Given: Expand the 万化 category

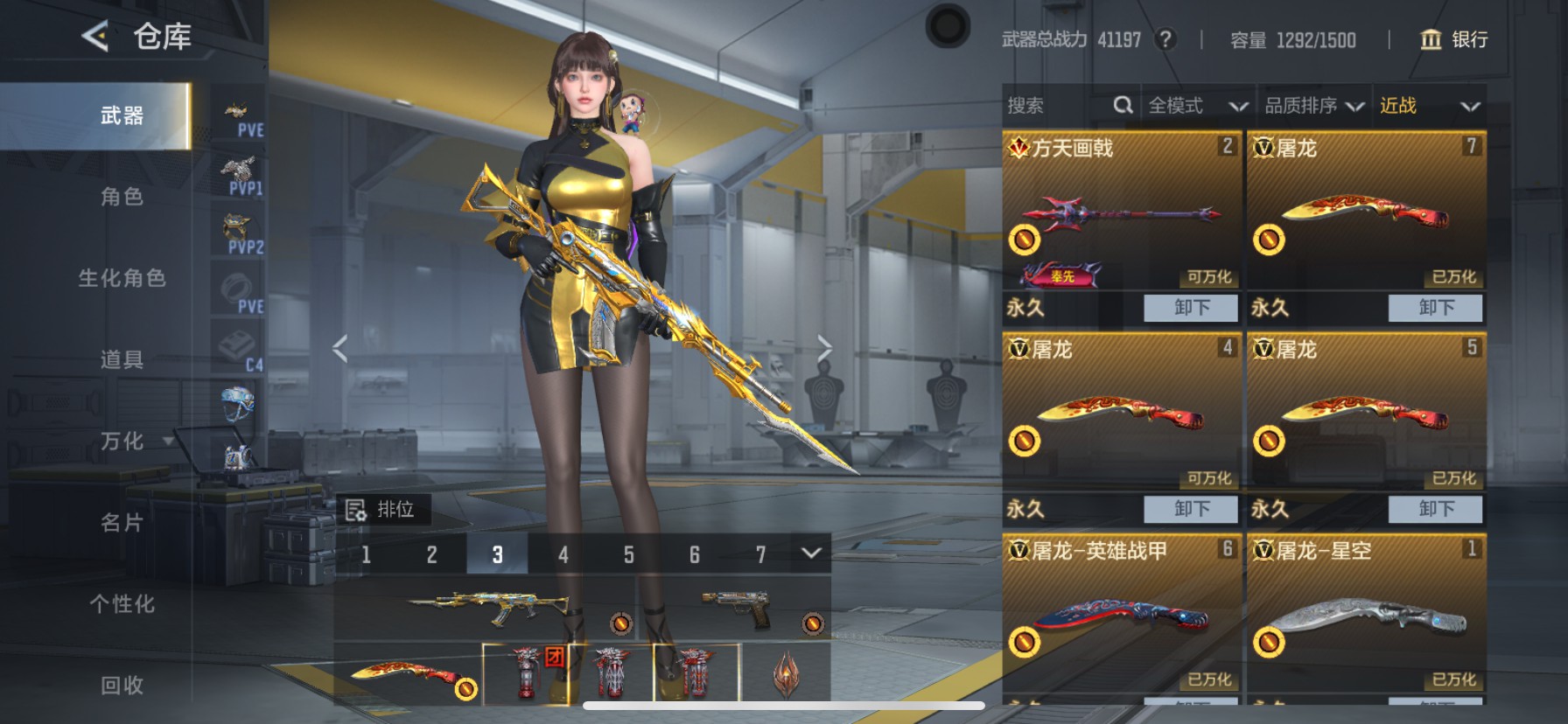Looking at the screenshot, I should [x=122, y=441].
